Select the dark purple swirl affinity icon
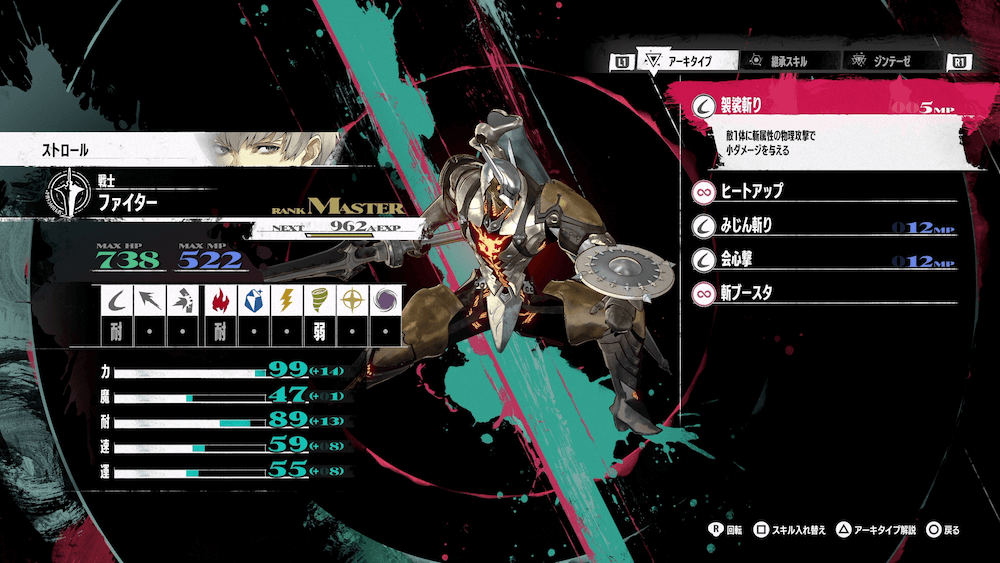This screenshot has width=1000, height=563. point(384,300)
